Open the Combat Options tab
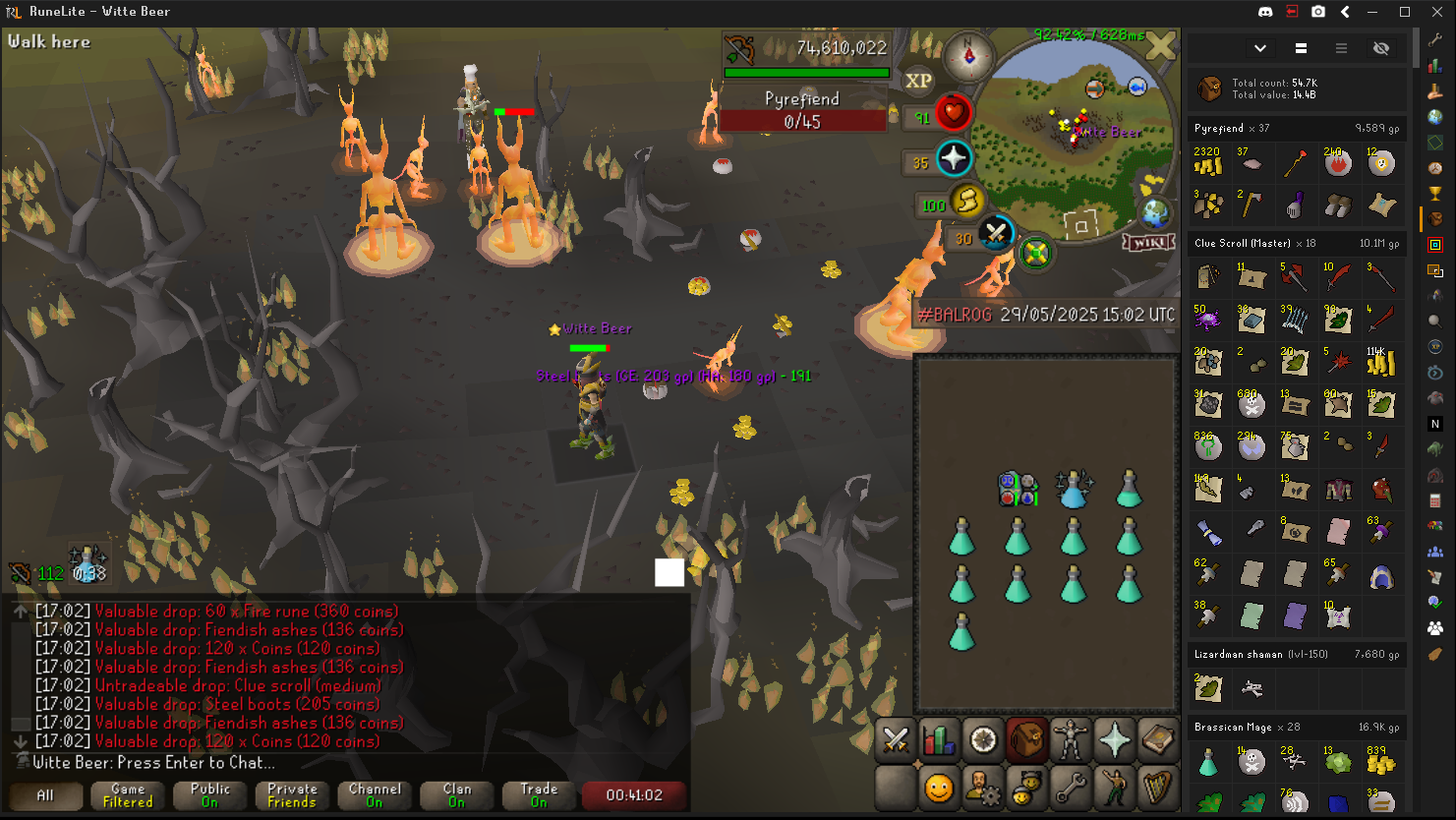The height and width of the screenshot is (820, 1456). tap(896, 740)
